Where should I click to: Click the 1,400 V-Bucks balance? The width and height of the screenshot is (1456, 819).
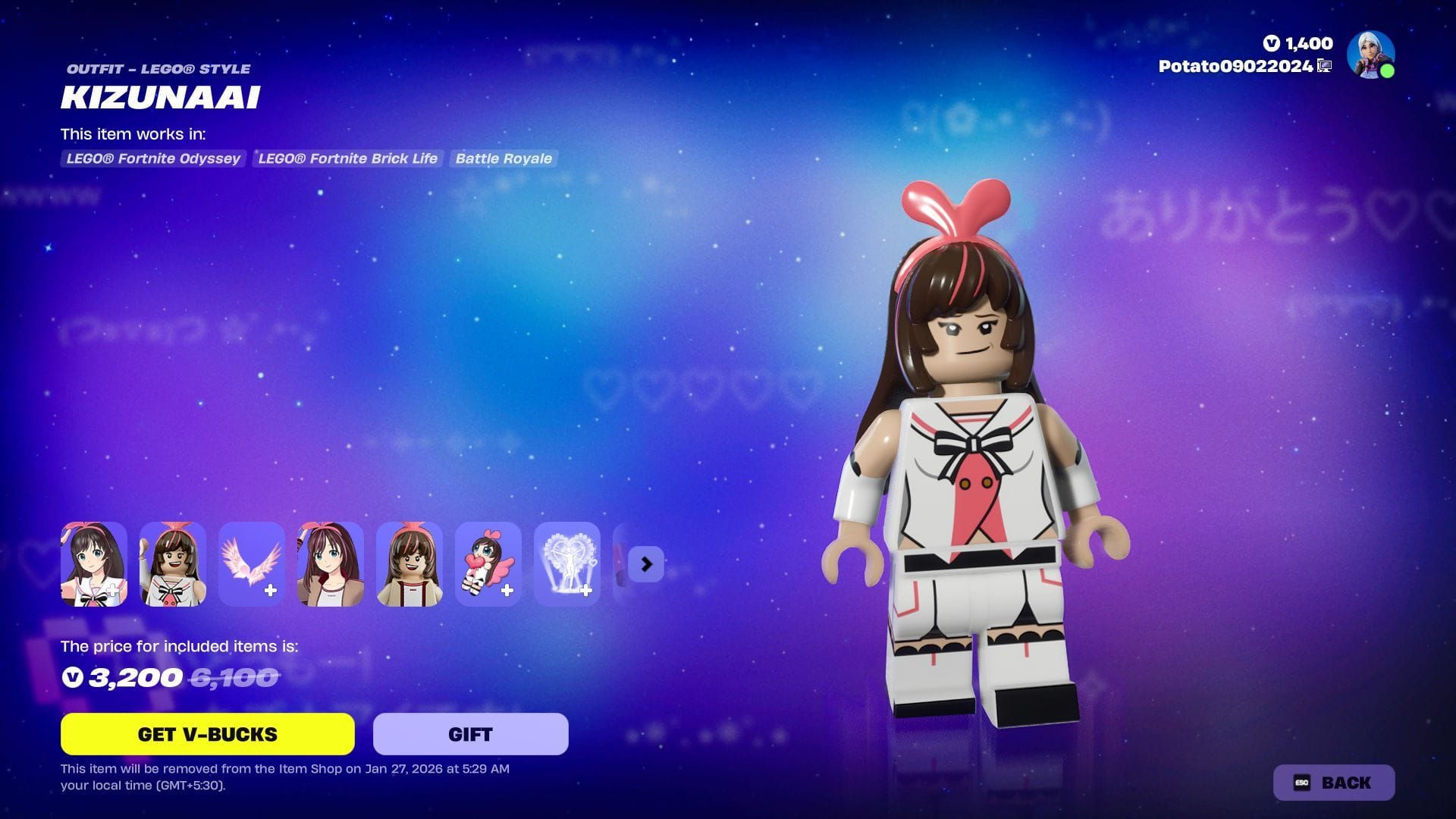click(x=1298, y=43)
